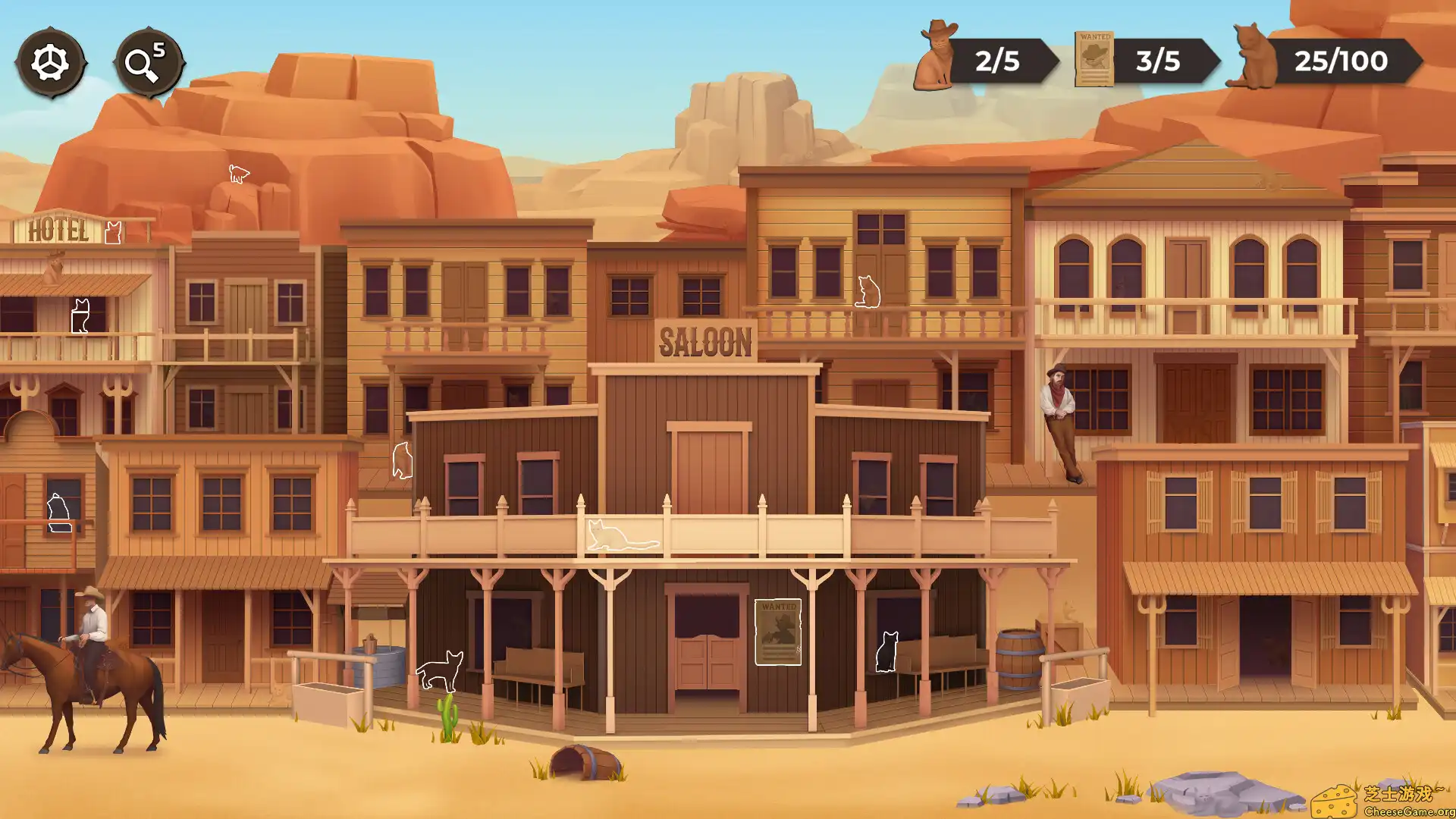Click the WANTED poster counter icon showing 3/5
Image resolution: width=1456 pixels, height=819 pixels.
point(1094,59)
